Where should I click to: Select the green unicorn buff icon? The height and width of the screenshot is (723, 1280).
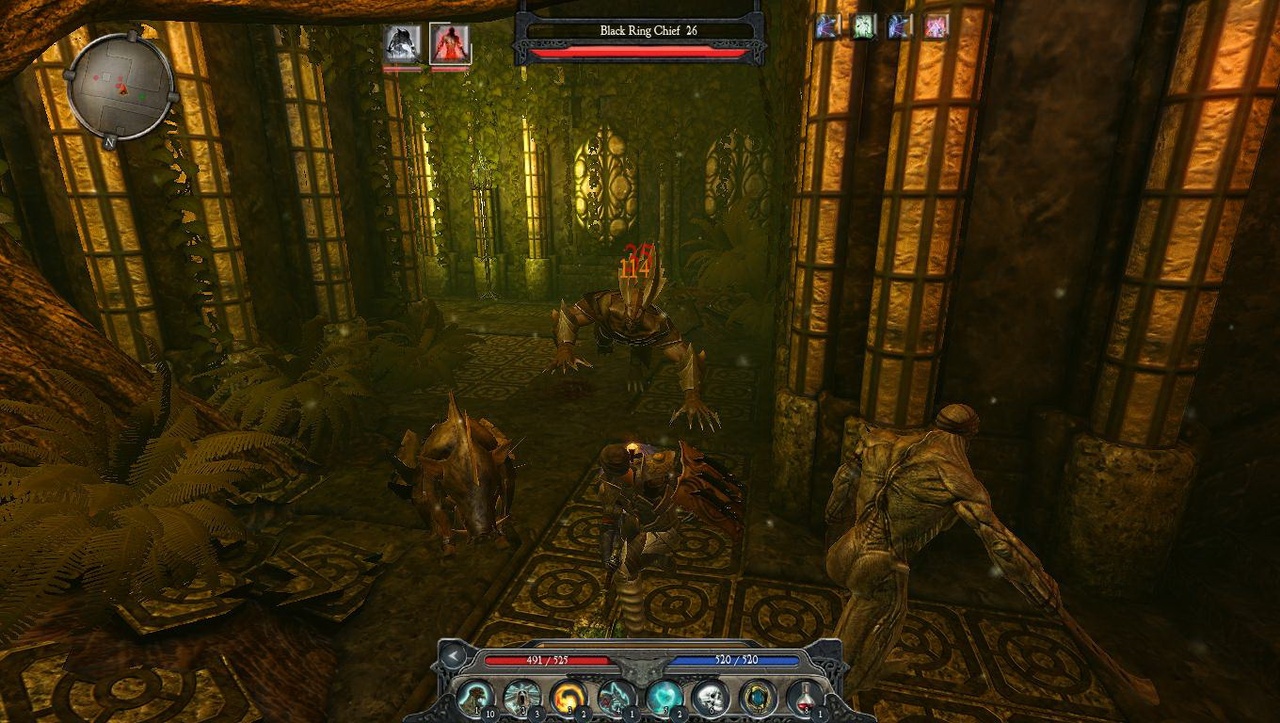(860, 26)
